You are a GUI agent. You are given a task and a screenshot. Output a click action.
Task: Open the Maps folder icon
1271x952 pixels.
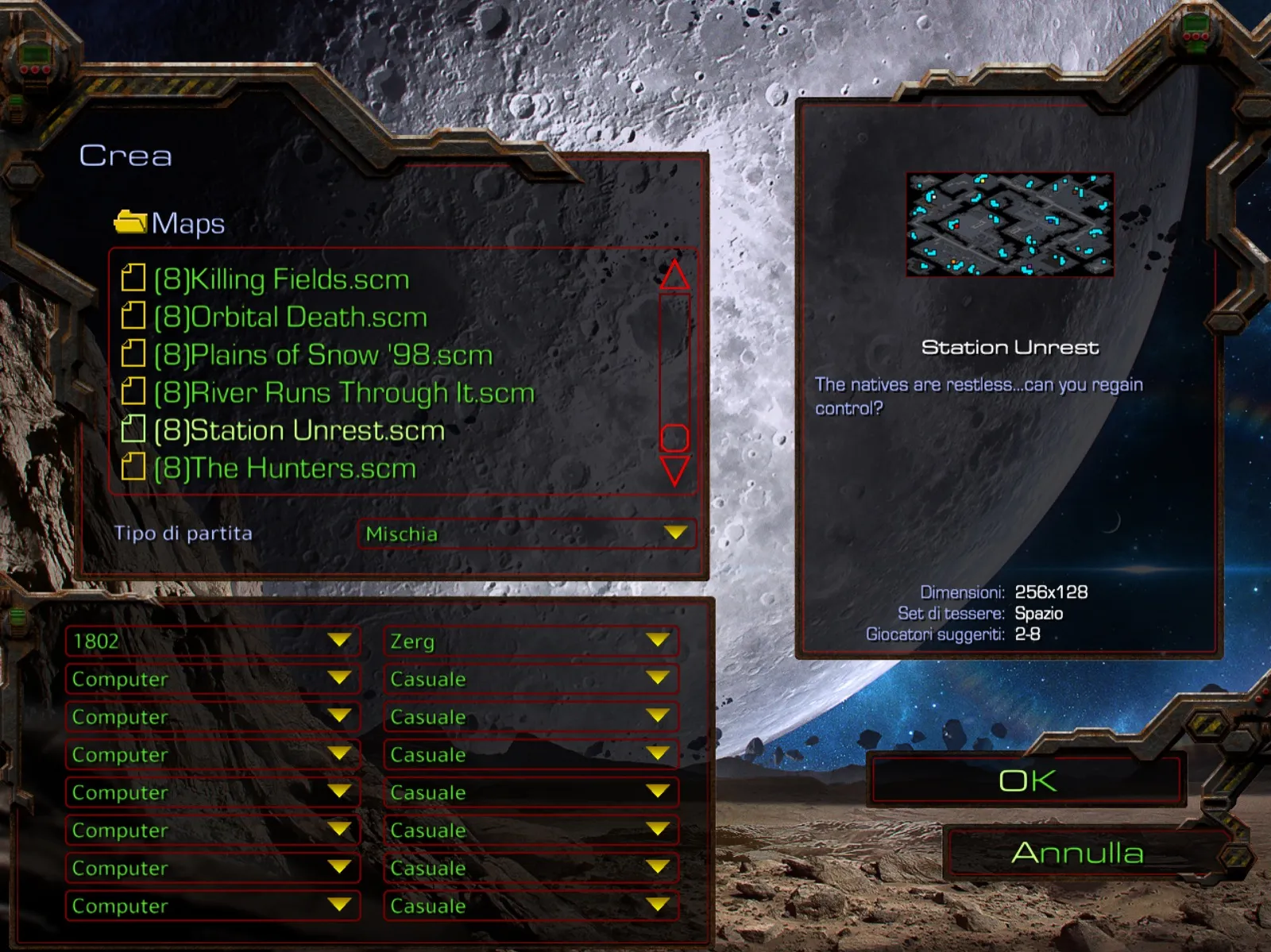click(x=132, y=222)
